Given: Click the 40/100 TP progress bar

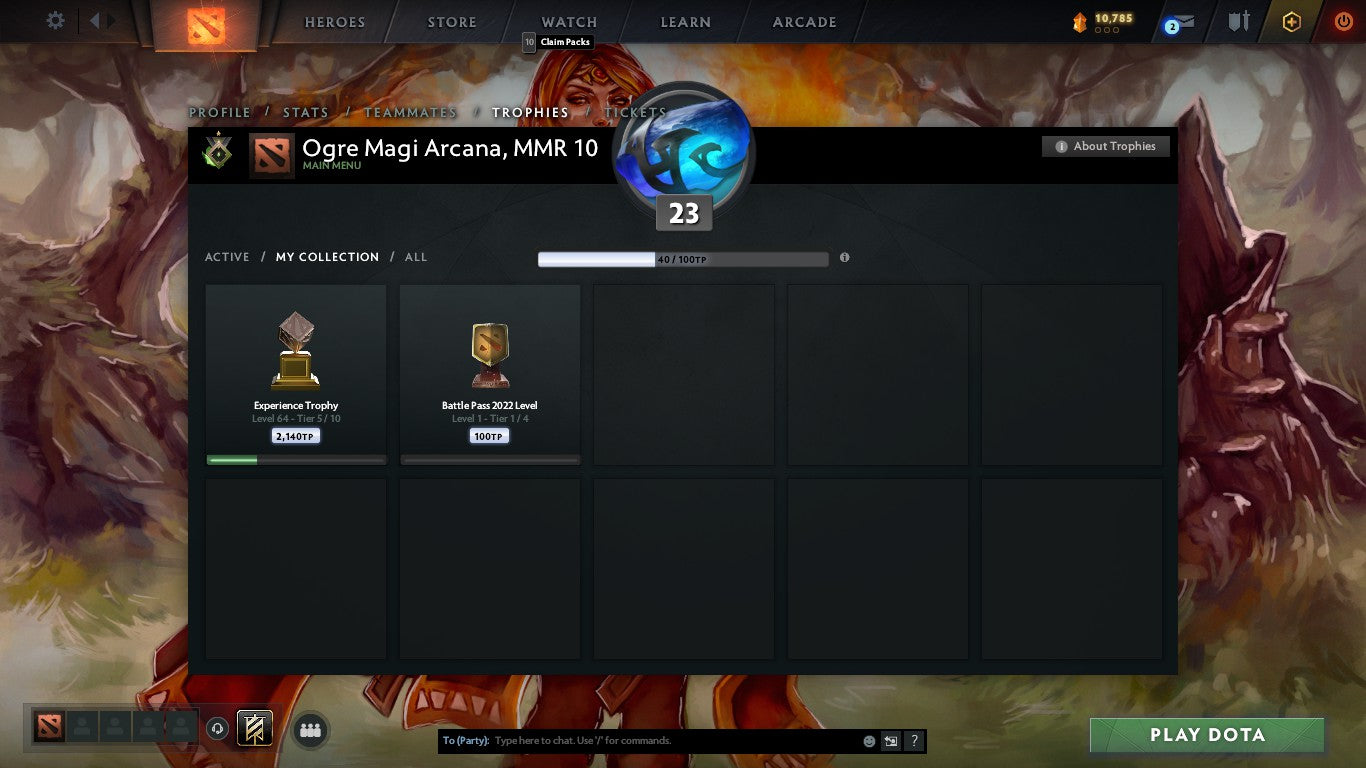Looking at the screenshot, I should [x=683, y=257].
